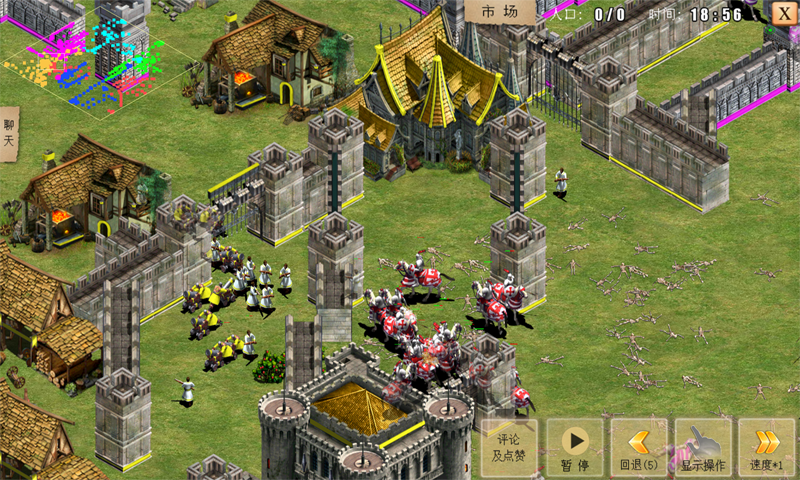Screen dimensions: 800x480
Task: Rewind using the 回退(5) button
Action: click(x=639, y=448)
